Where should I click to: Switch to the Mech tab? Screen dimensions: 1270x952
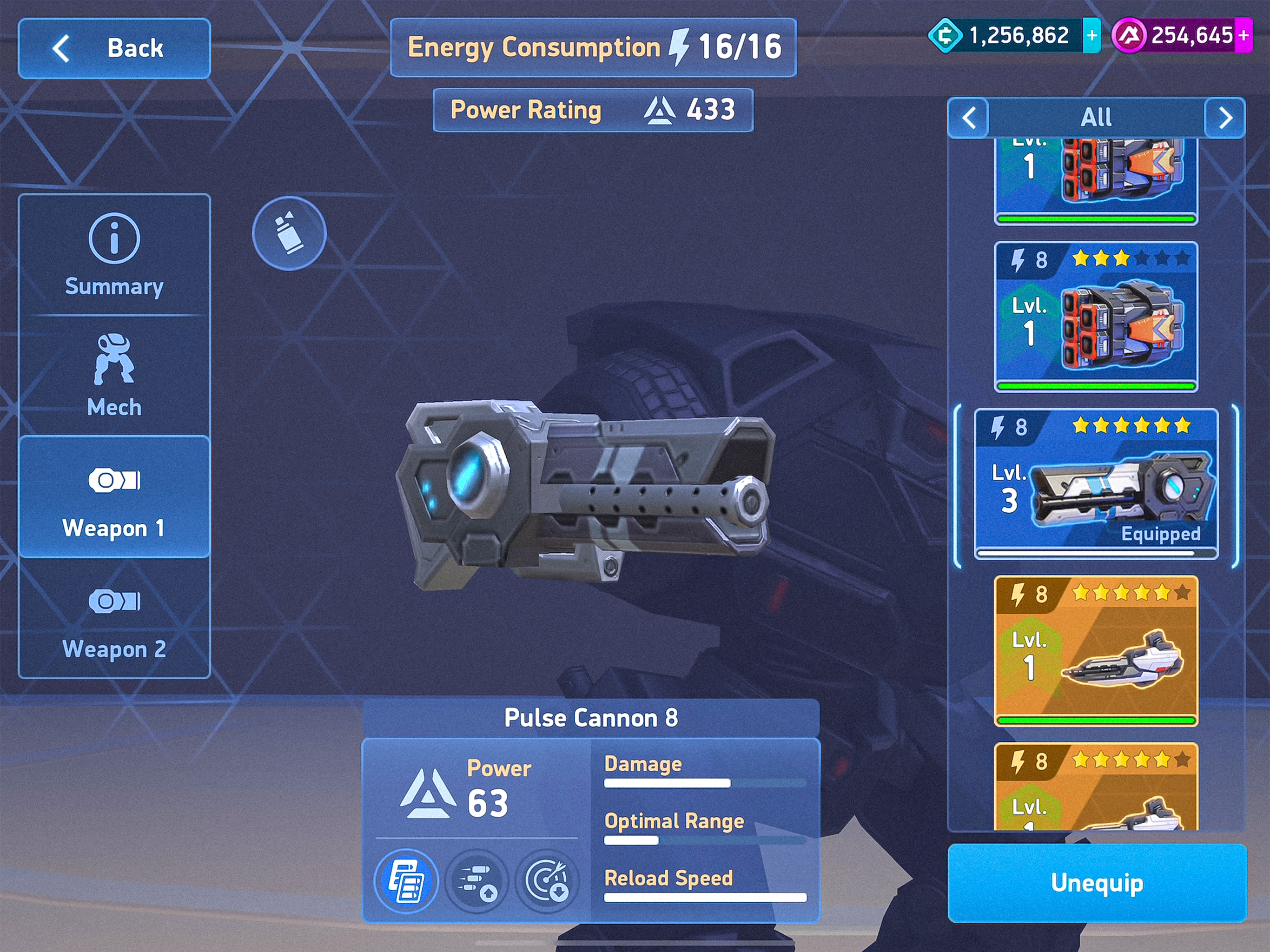pyautogui.click(x=114, y=375)
